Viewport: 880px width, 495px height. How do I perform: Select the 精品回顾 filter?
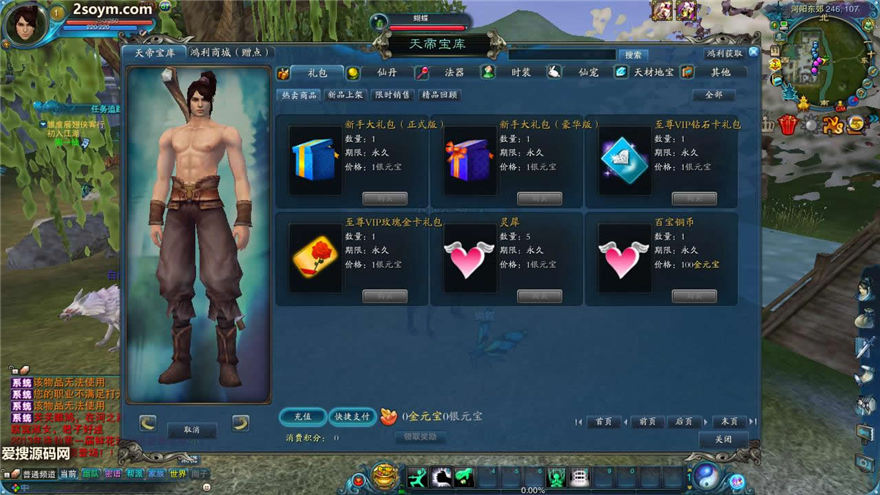tap(440, 95)
